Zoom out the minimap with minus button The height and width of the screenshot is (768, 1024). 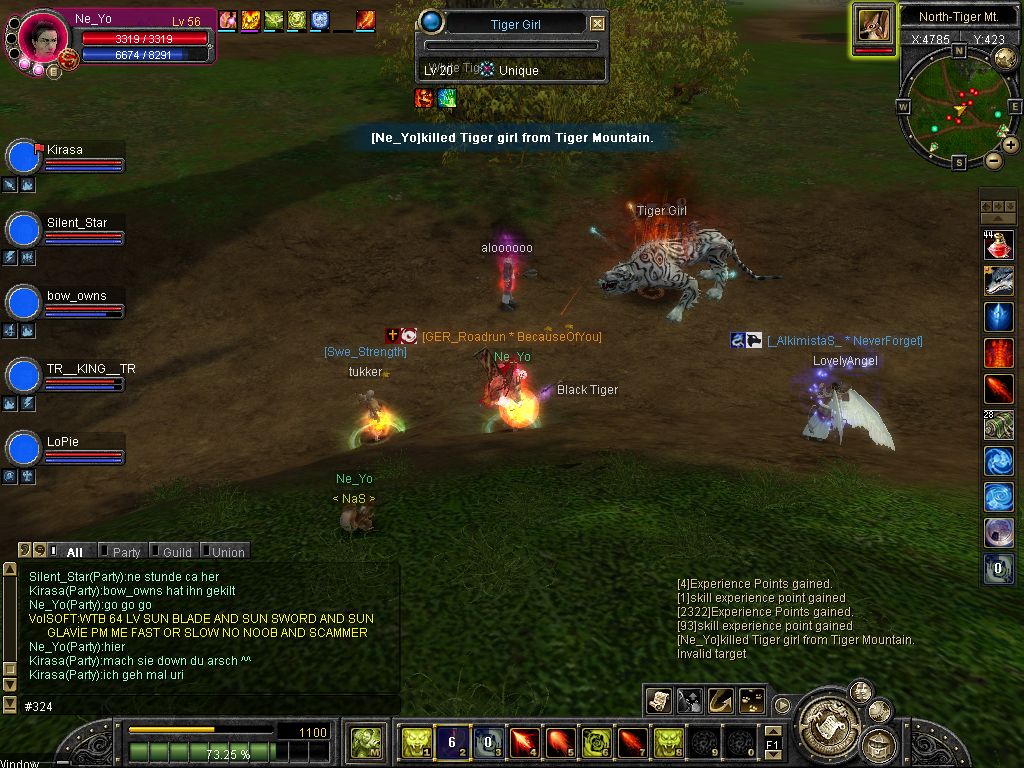tap(993, 160)
